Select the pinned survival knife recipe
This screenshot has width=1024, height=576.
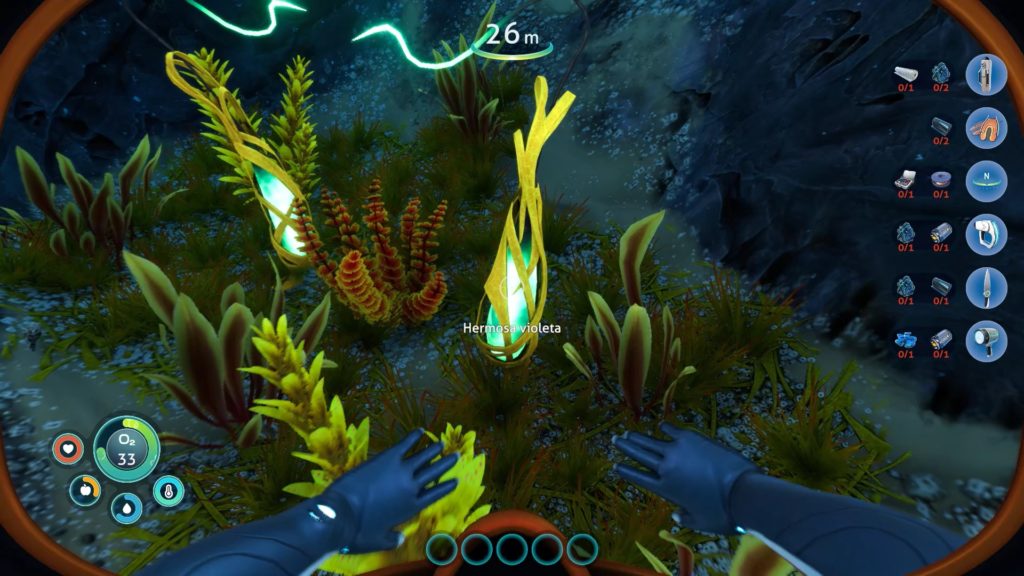point(985,287)
